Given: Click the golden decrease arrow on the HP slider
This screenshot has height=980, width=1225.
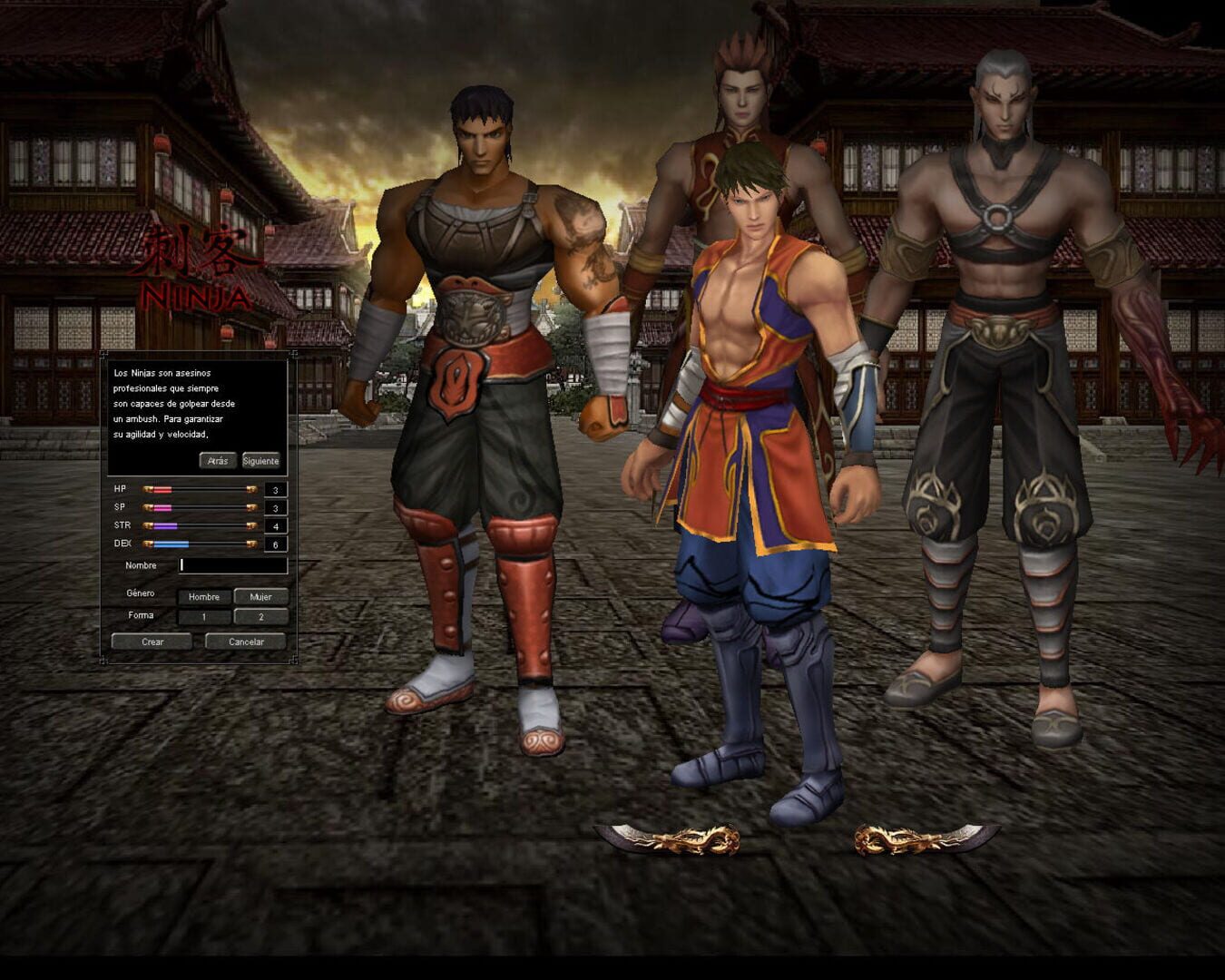Looking at the screenshot, I should coord(149,488).
